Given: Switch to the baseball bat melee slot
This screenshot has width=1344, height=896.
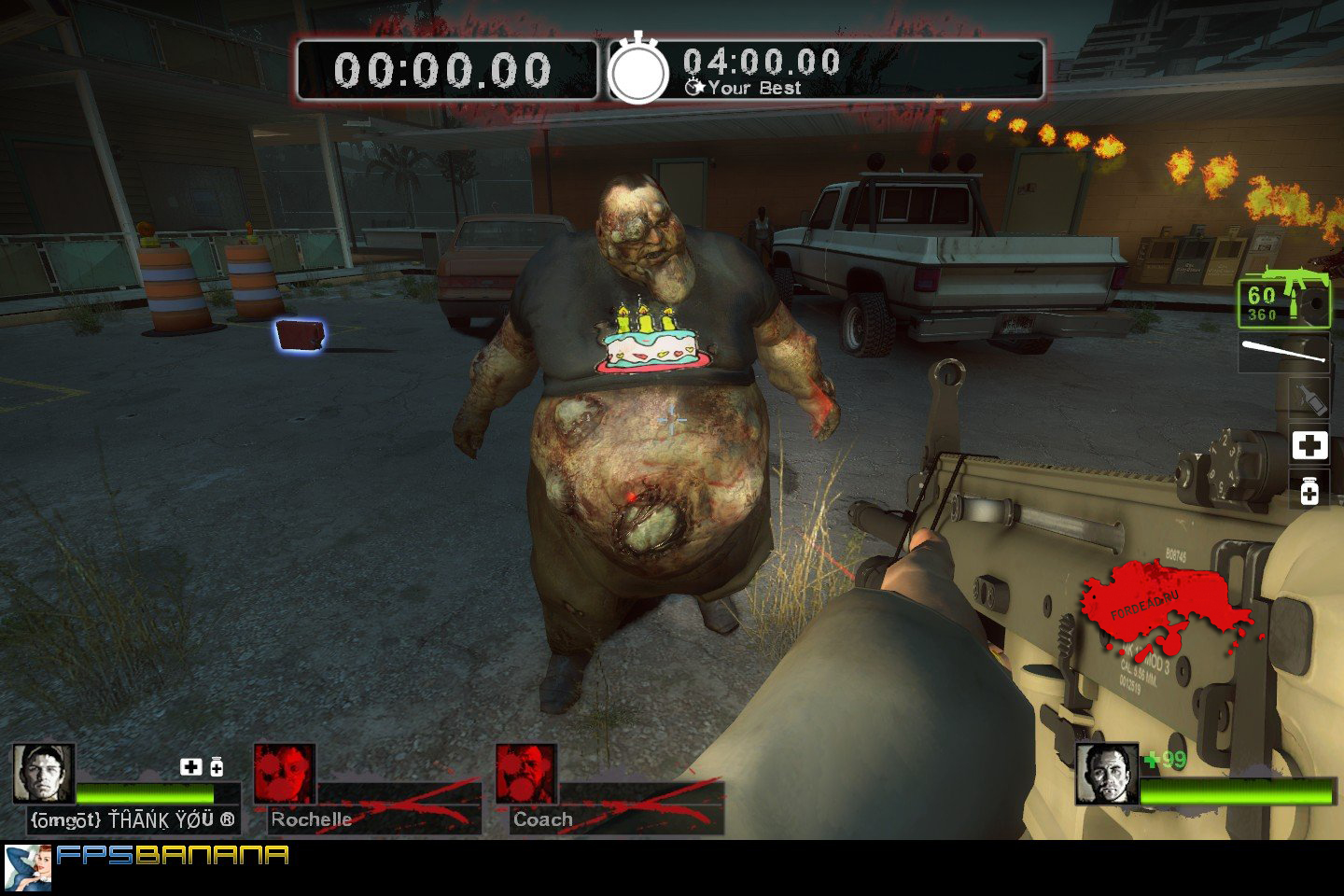Looking at the screenshot, I should (1284, 352).
